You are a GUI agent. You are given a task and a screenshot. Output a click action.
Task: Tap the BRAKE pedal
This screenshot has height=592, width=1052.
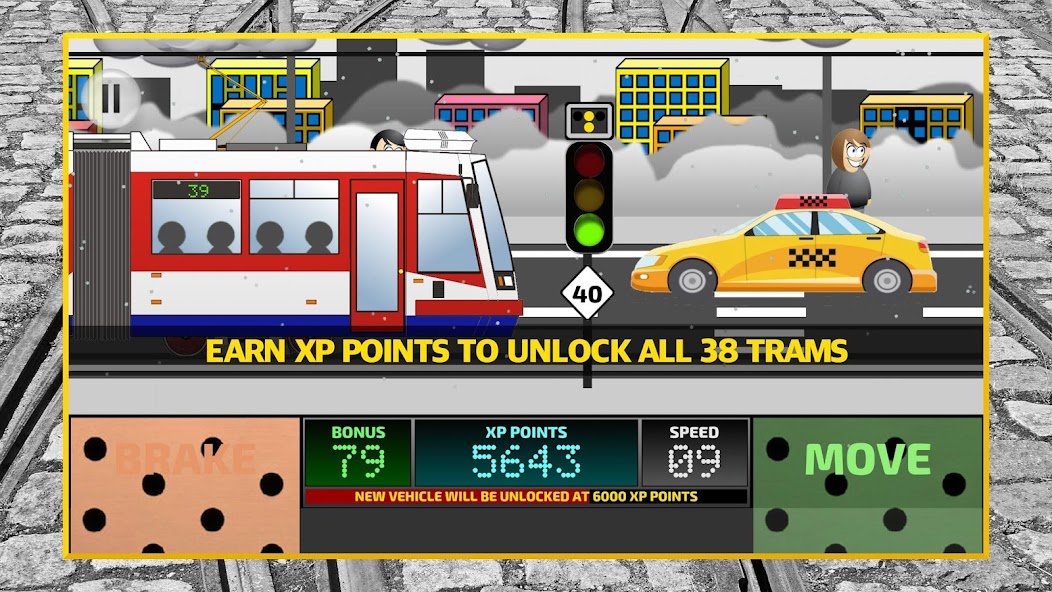click(x=184, y=485)
